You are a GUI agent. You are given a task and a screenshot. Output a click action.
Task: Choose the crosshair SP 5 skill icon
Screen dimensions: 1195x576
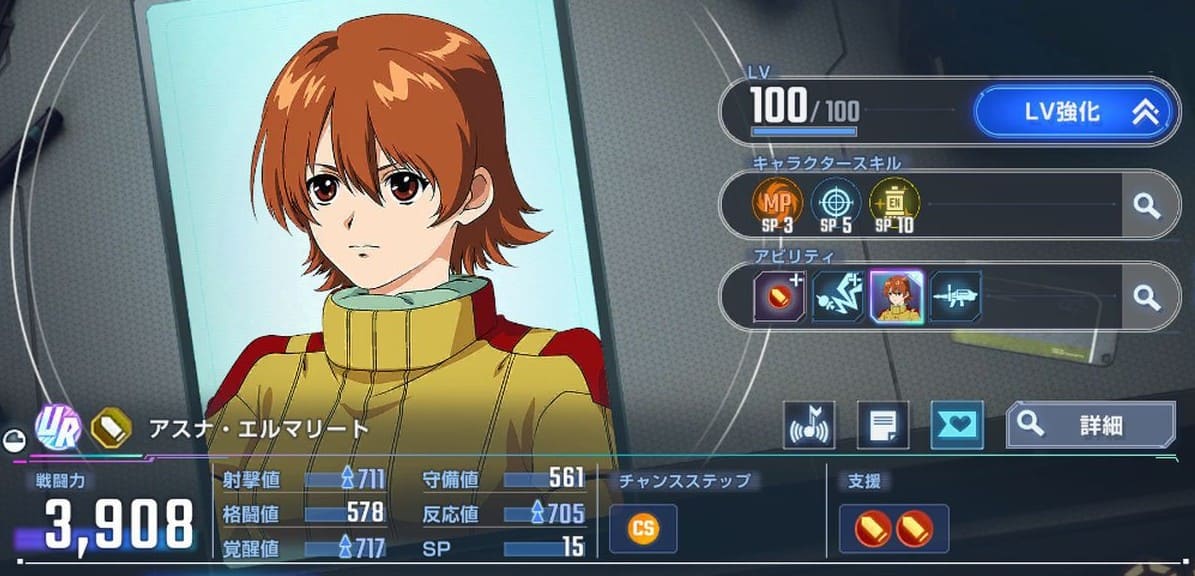[834, 205]
